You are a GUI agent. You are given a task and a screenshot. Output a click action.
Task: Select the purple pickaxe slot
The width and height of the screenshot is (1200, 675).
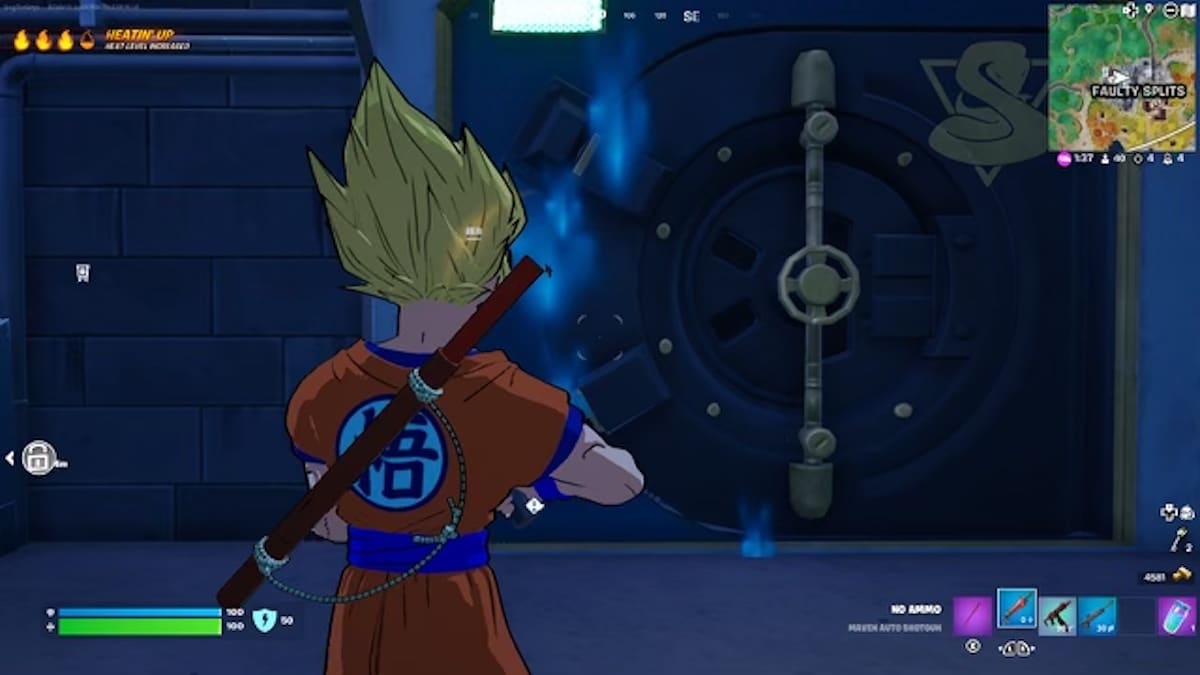point(972,615)
